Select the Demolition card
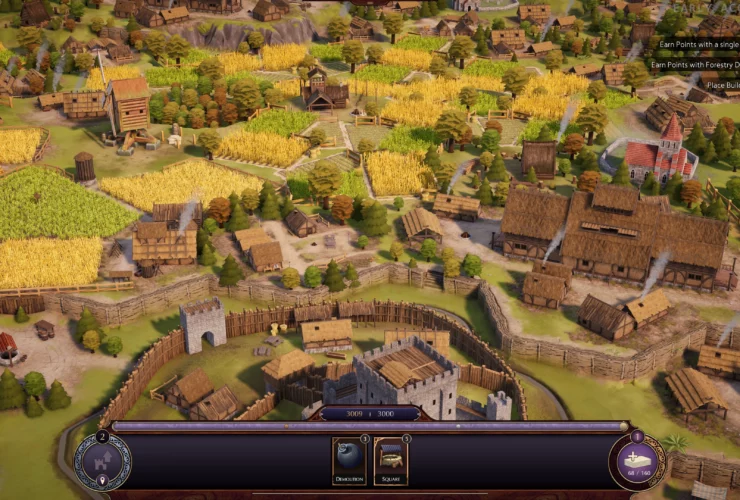Screen dimensions: 740x500 pos(349,460)
